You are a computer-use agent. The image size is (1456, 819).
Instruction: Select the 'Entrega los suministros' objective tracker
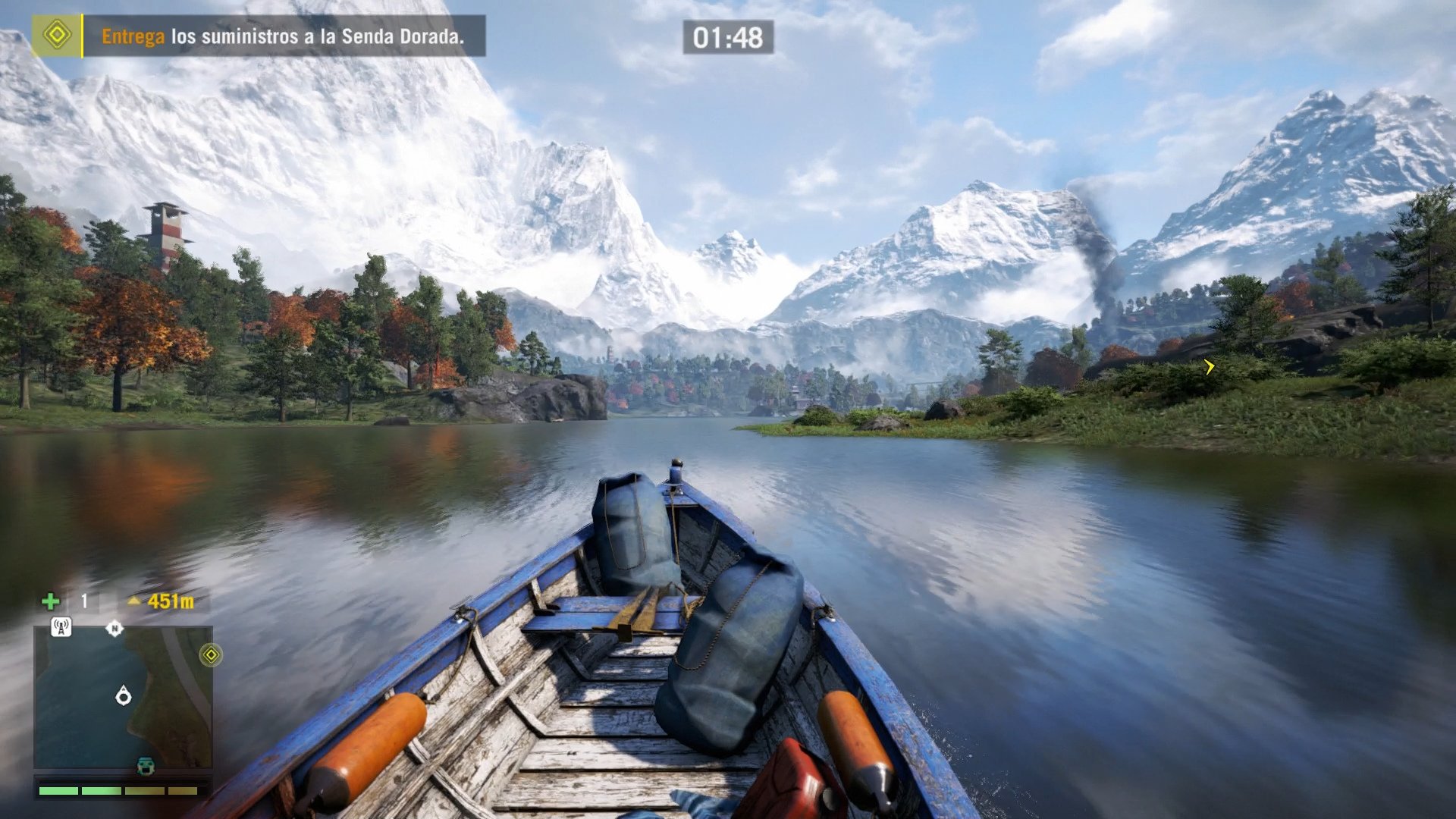tap(282, 36)
